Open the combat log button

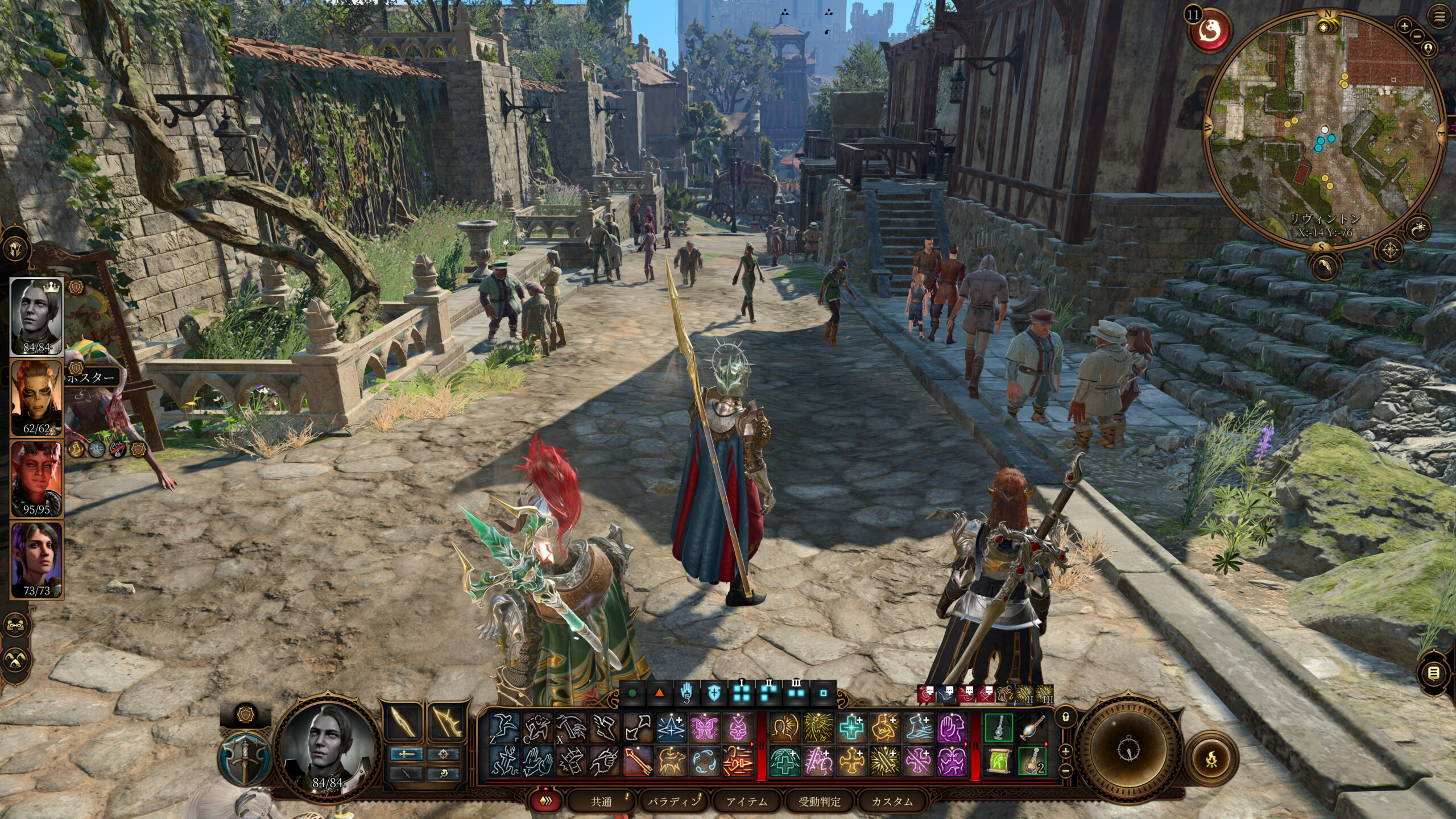click(x=1434, y=673)
